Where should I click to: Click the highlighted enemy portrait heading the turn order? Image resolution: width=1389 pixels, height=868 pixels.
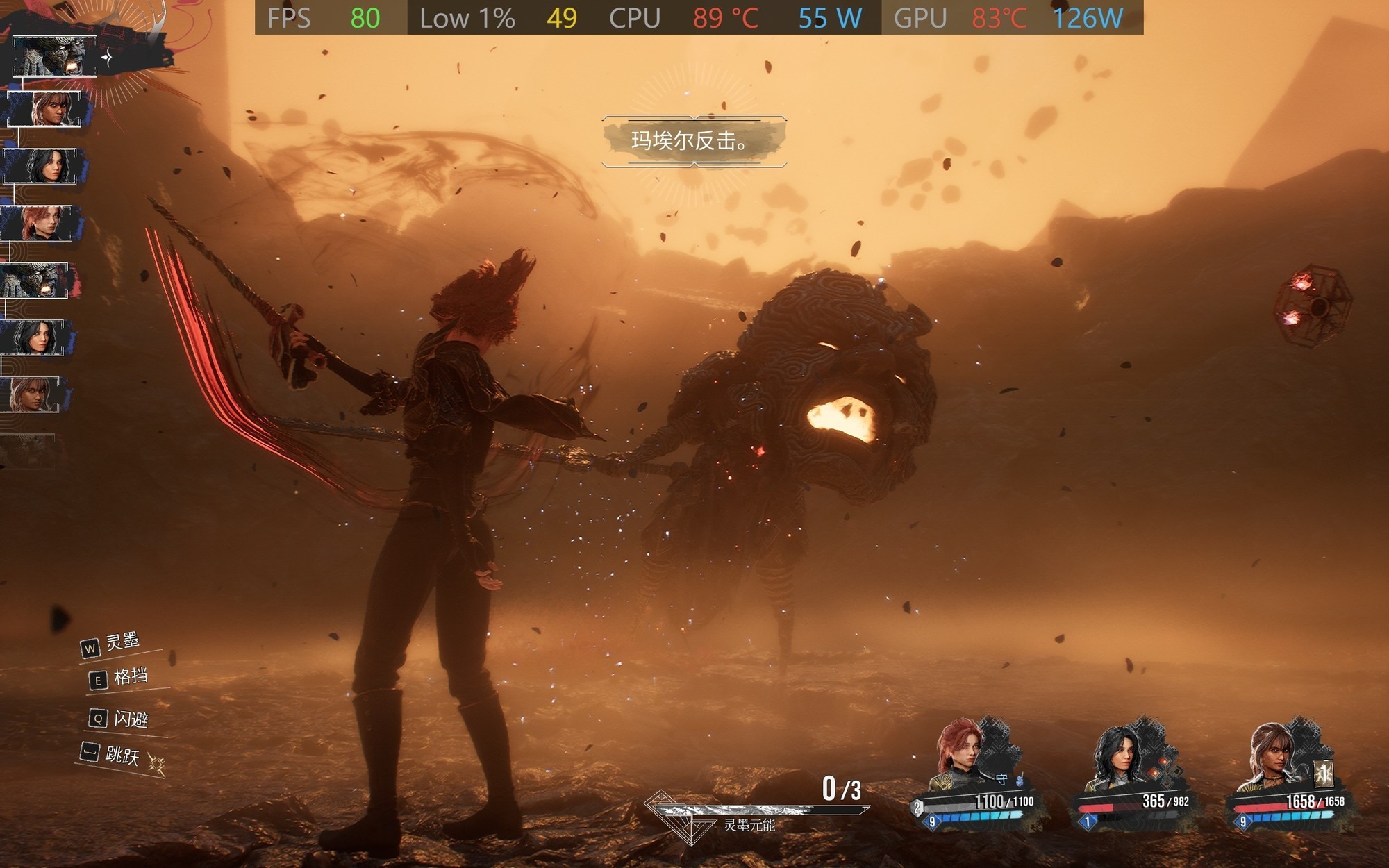pos(54,56)
